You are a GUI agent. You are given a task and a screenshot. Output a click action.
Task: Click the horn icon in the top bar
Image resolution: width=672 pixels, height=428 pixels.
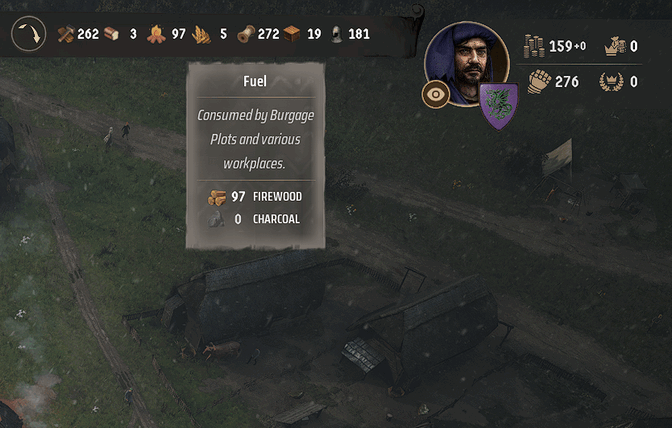point(29,34)
